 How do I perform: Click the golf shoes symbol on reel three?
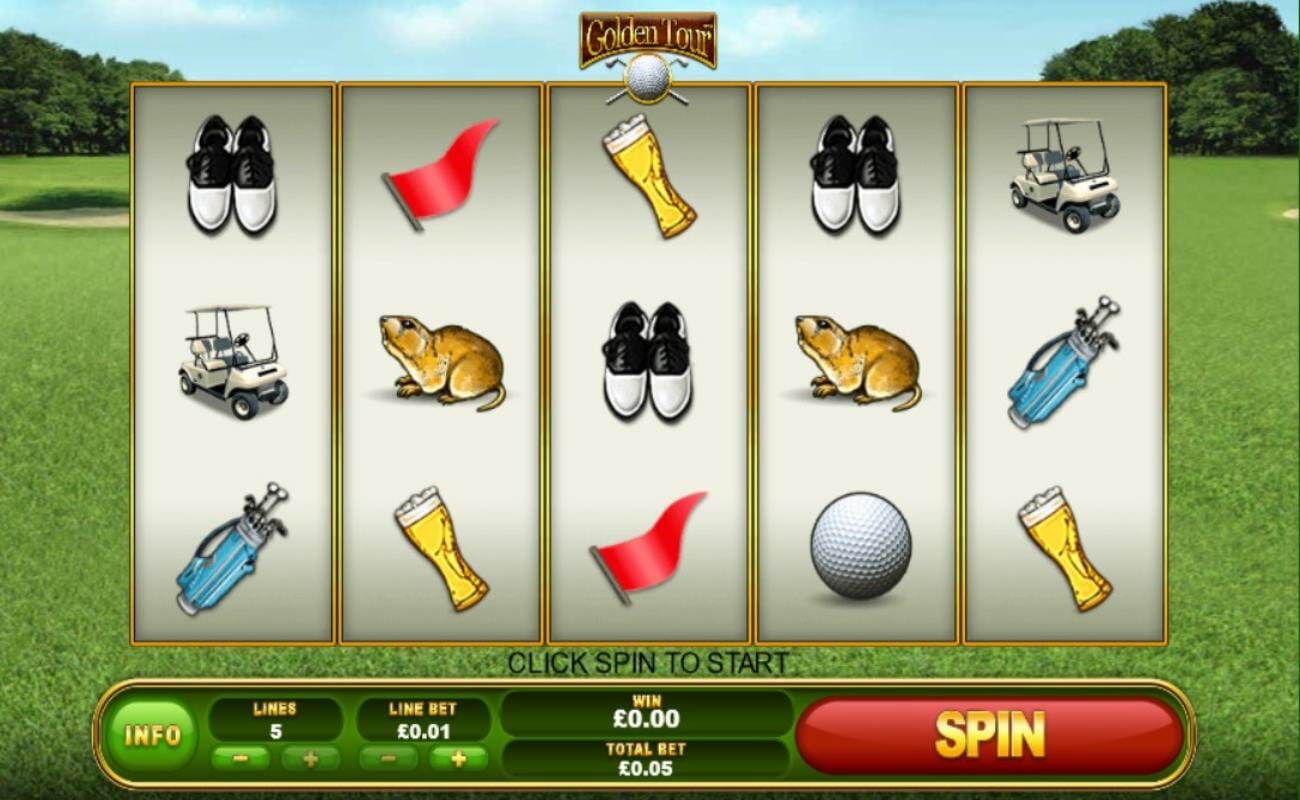(645, 360)
